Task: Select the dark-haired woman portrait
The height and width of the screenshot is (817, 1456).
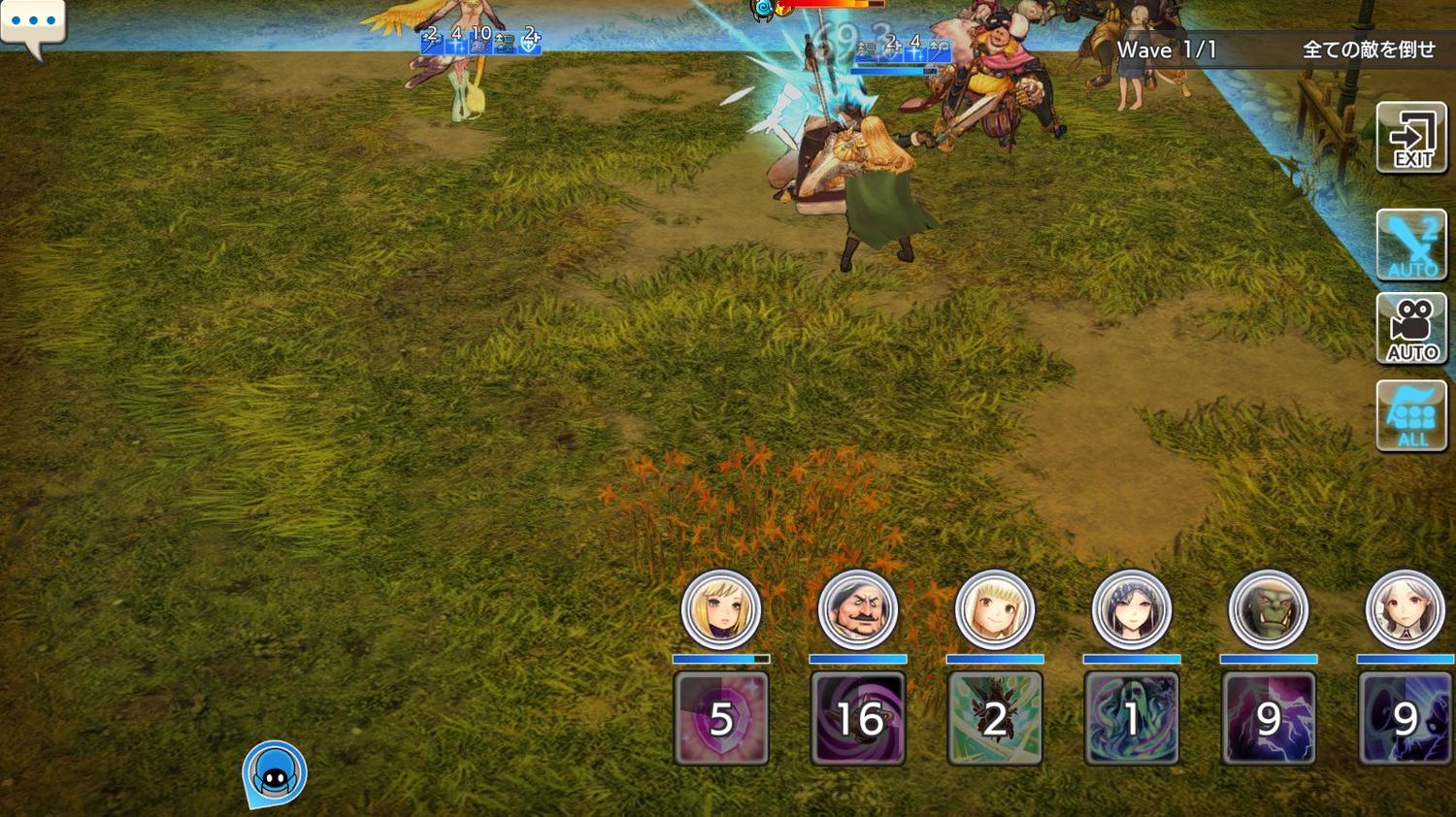Action: [x=1131, y=610]
